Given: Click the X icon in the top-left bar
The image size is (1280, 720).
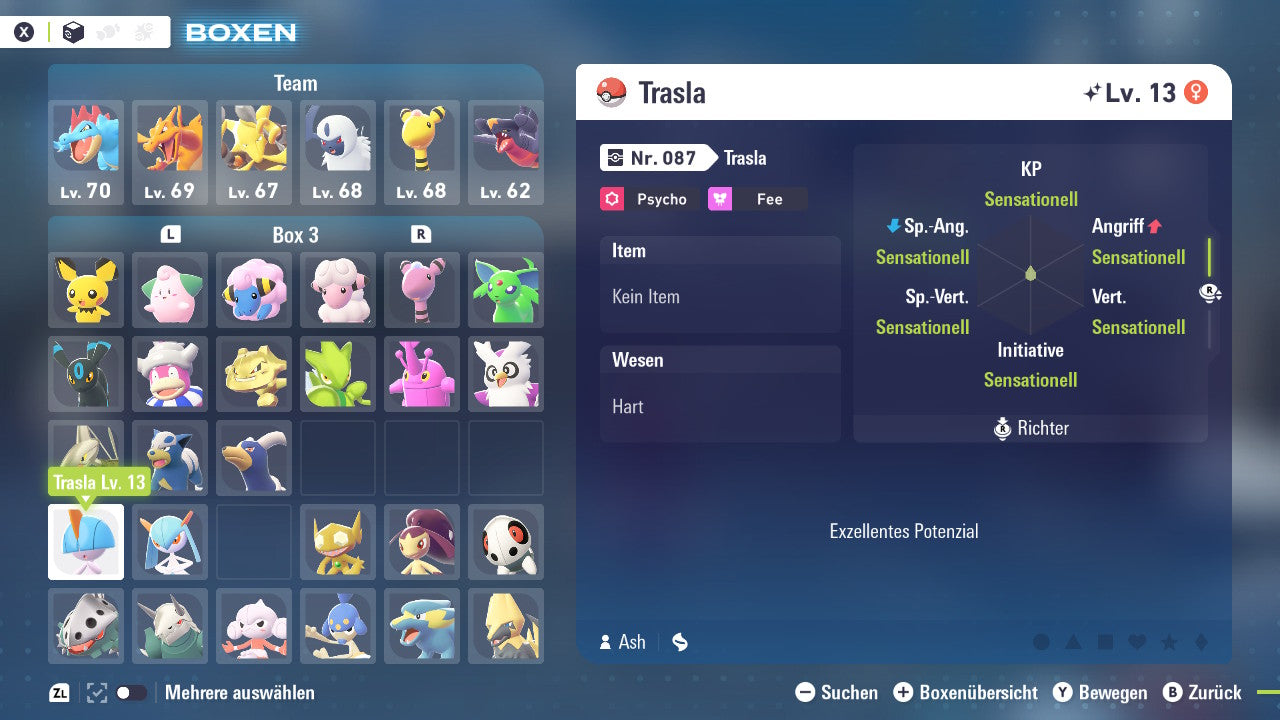Looking at the screenshot, I should click(25, 31).
